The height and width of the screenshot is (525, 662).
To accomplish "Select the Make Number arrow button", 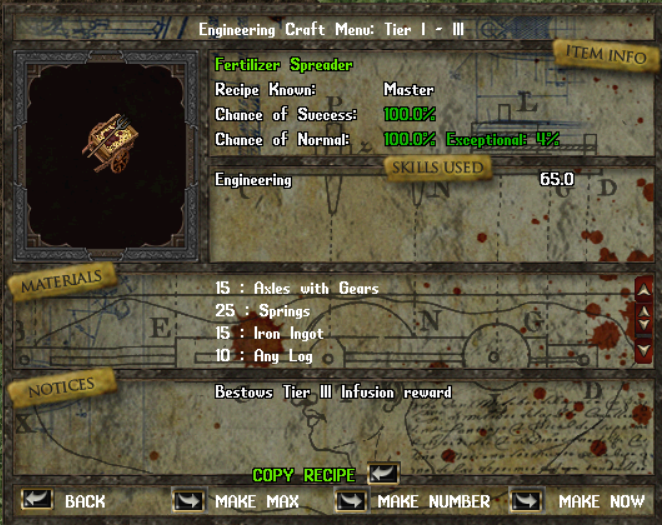I will point(351,499).
